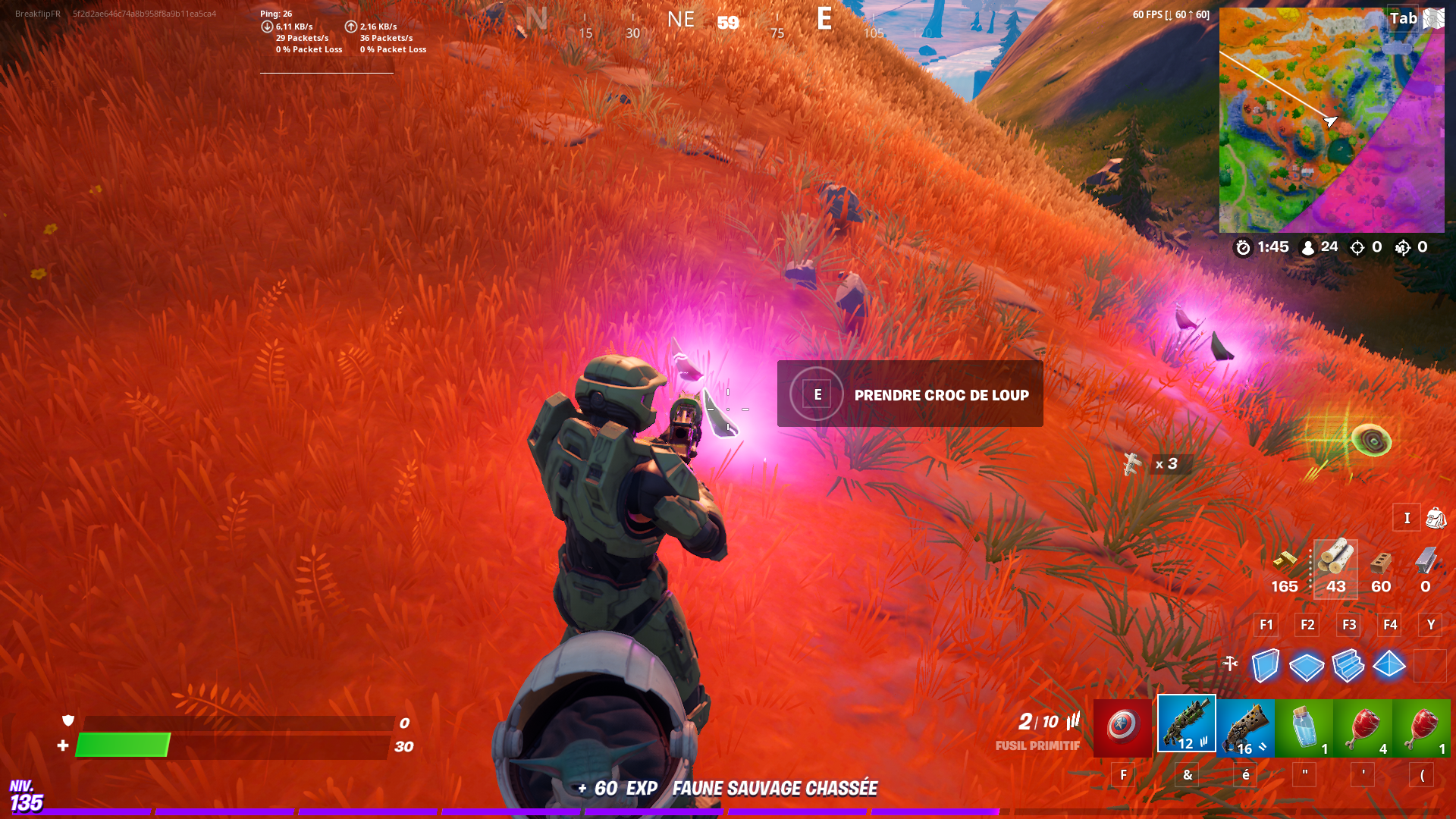Select the shotgun in slot é
The image size is (1456, 819).
pos(1246,724)
